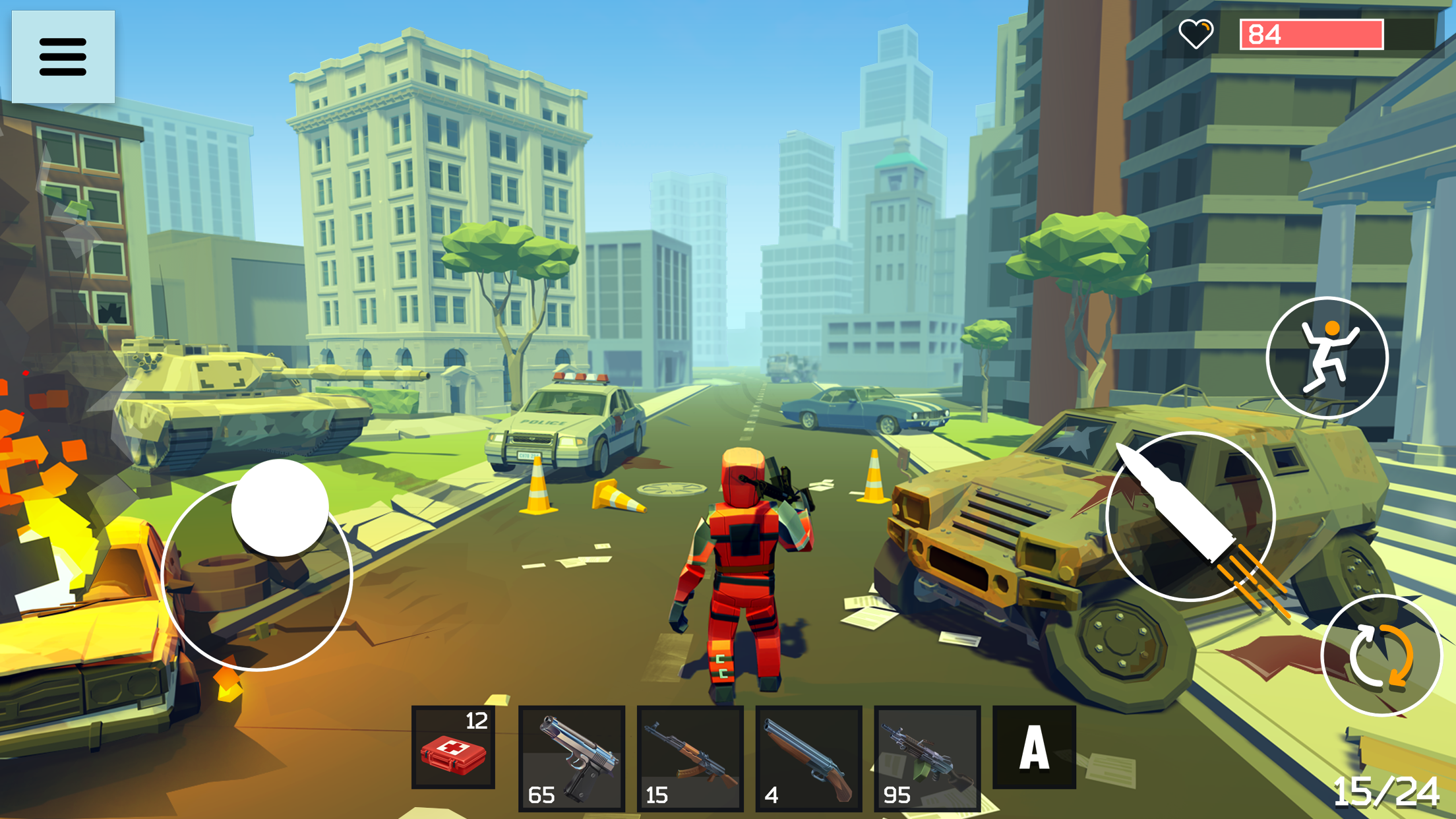Open the hamburger menu
This screenshot has height=819, width=1456.
point(63,56)
